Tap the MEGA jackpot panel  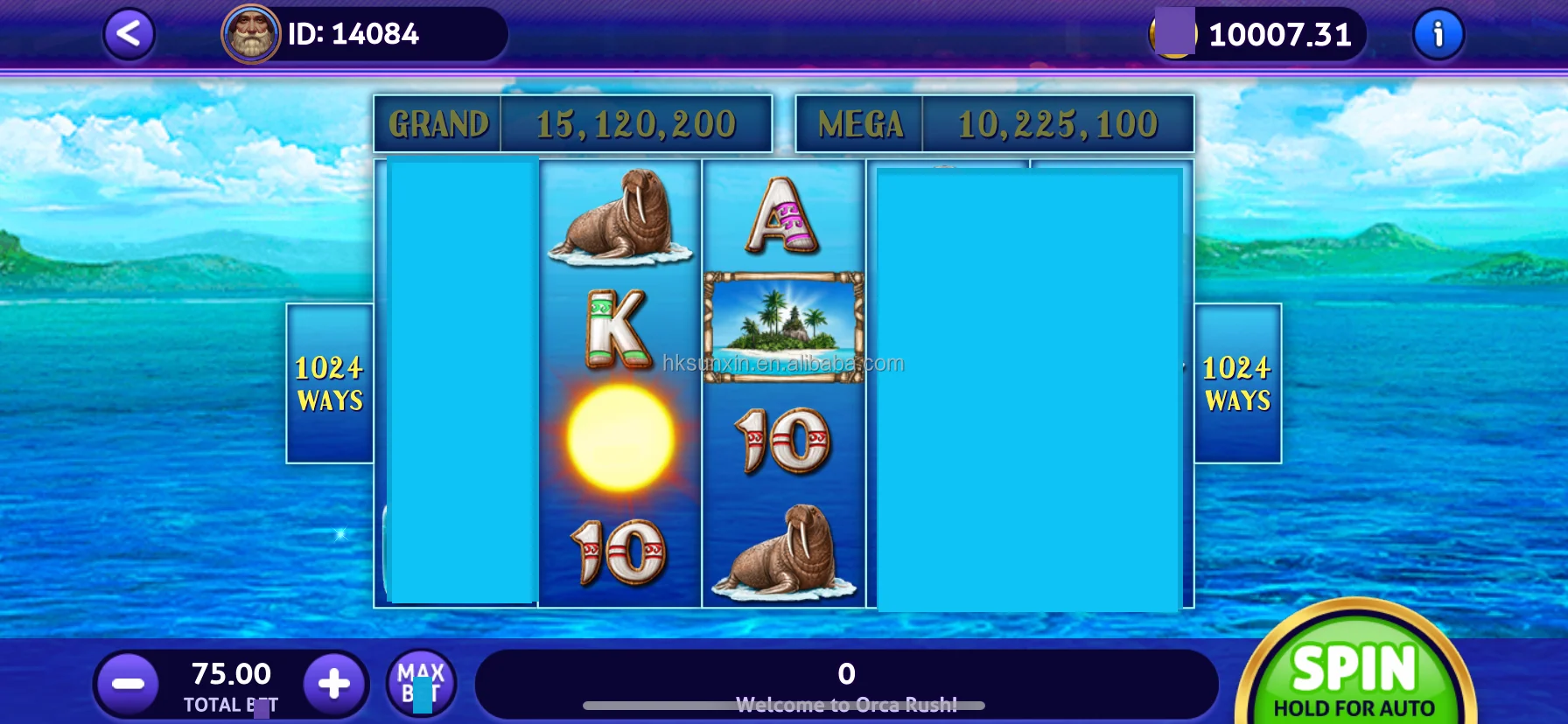pyautogui.click(x=994, y=124)
